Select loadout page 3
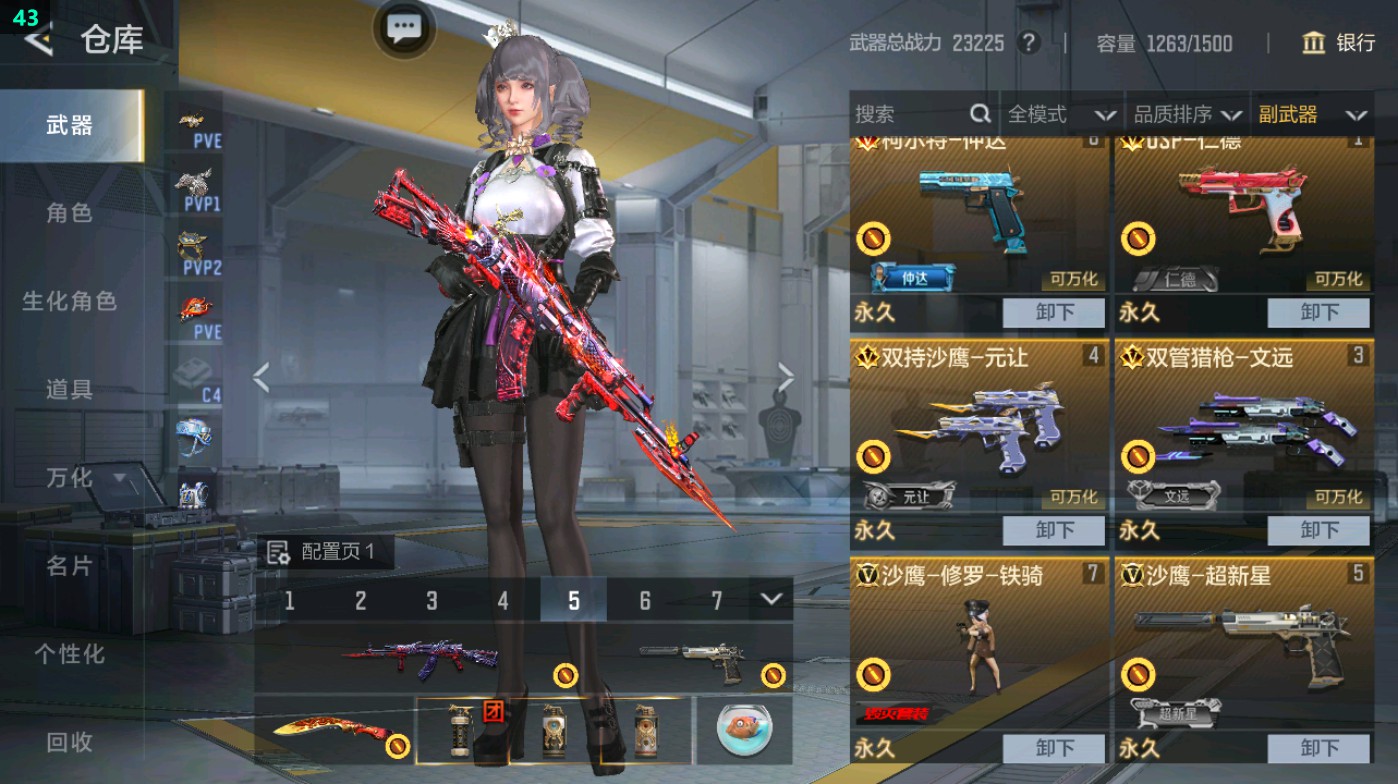This screenshot has height=784, width=1398. [x=432, y=601]
